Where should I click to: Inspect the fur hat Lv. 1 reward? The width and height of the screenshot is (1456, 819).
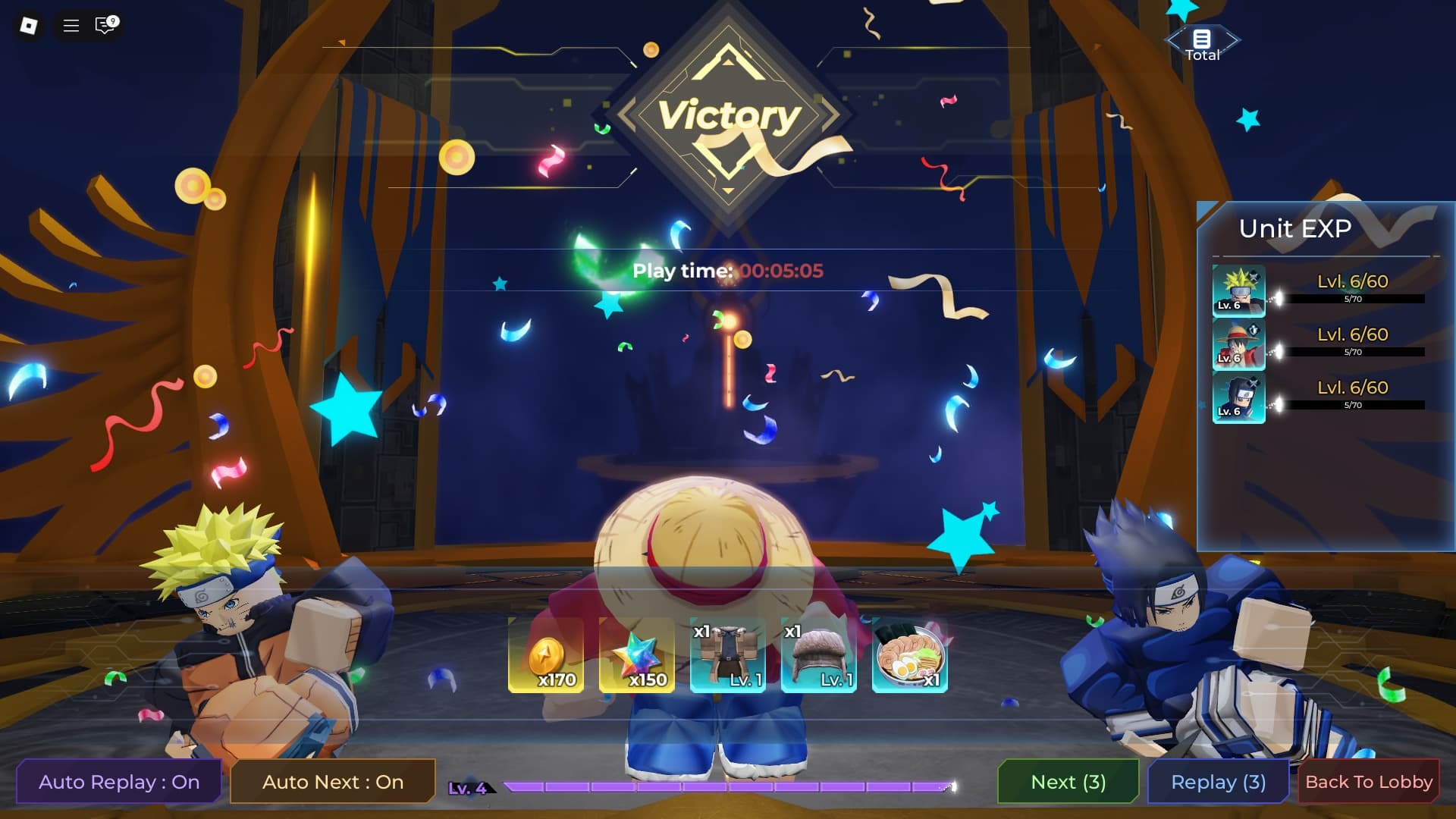click(x=819, y=655)
